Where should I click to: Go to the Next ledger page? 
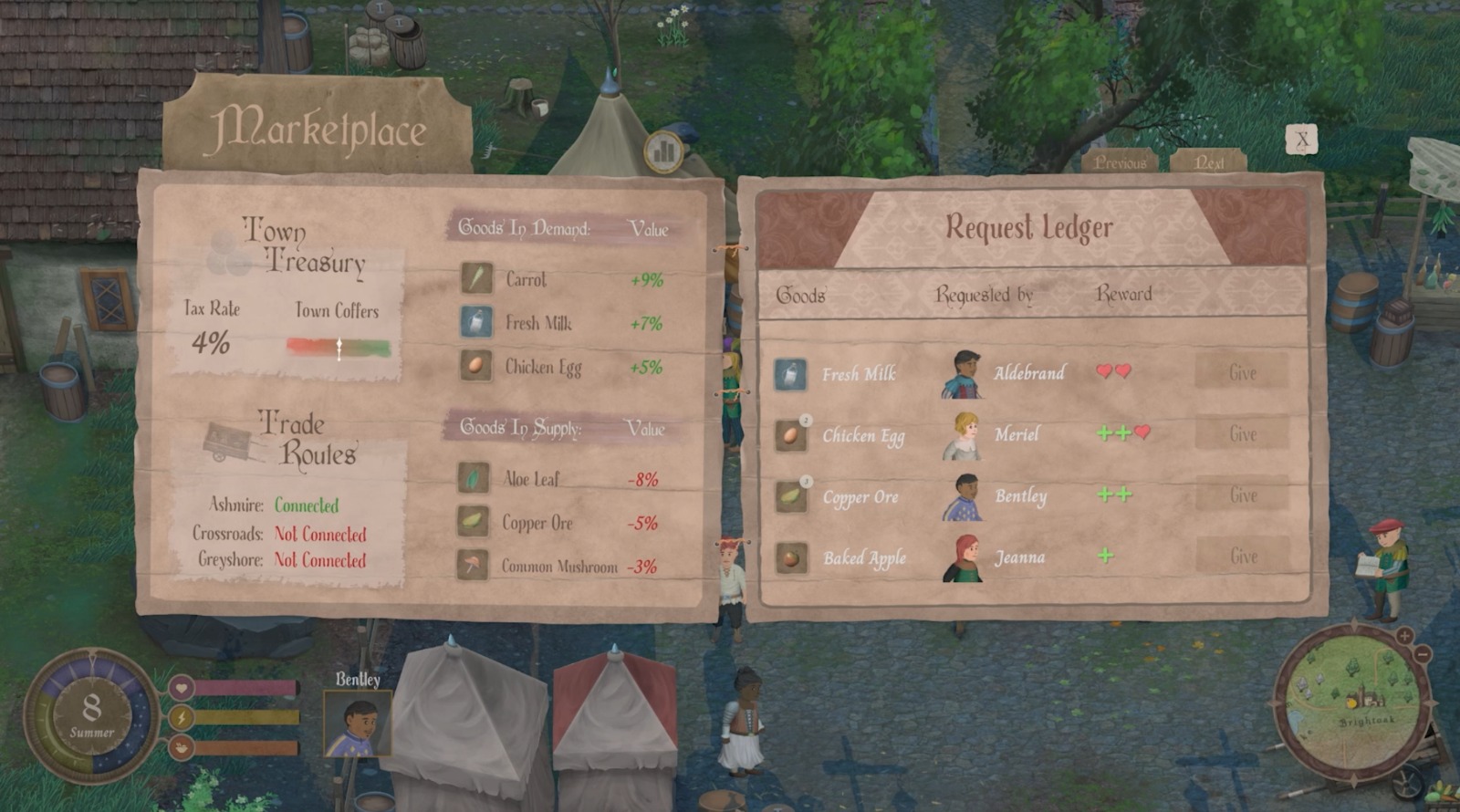(1209, 162)
